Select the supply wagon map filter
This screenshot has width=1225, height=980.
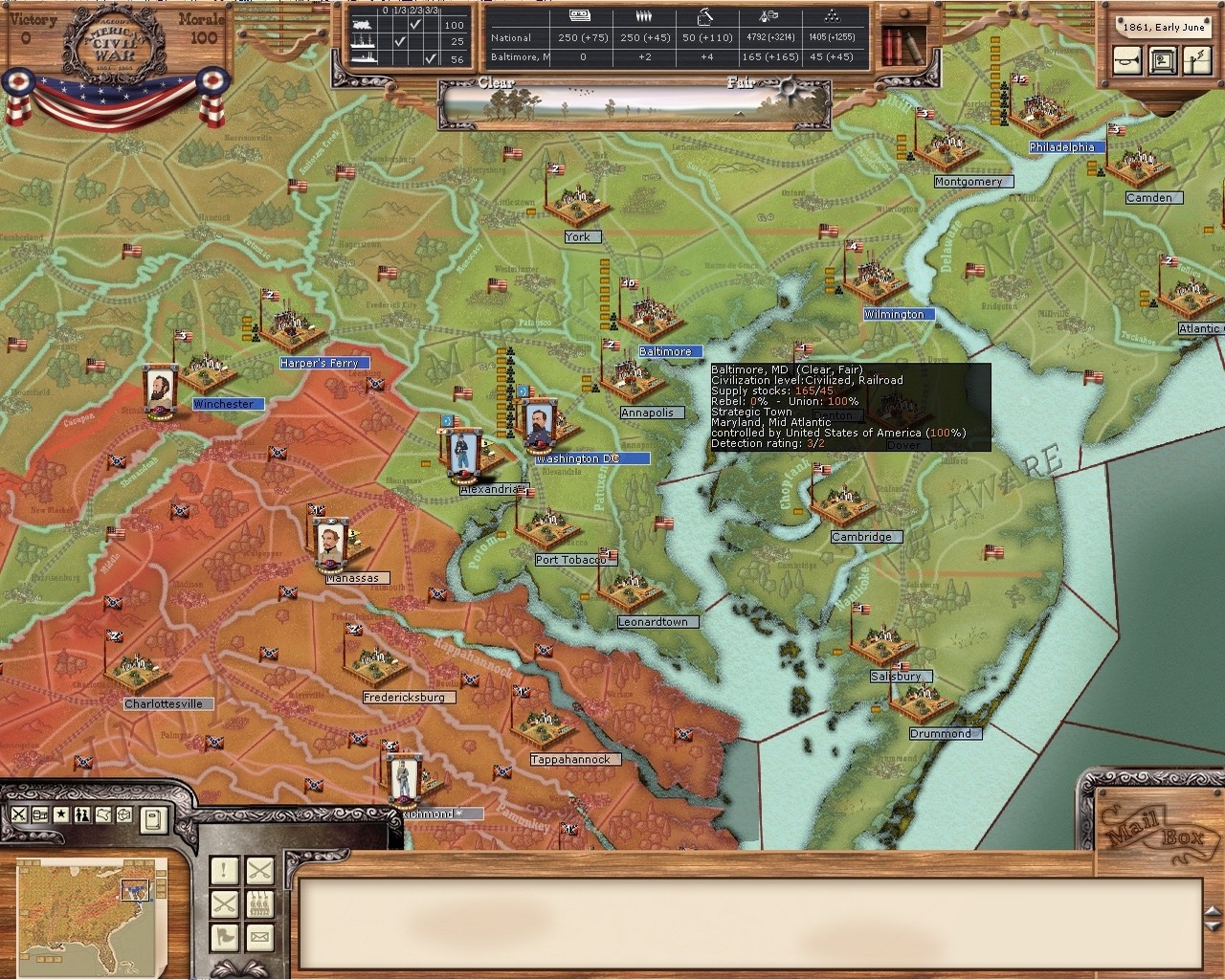pos(40,814)
